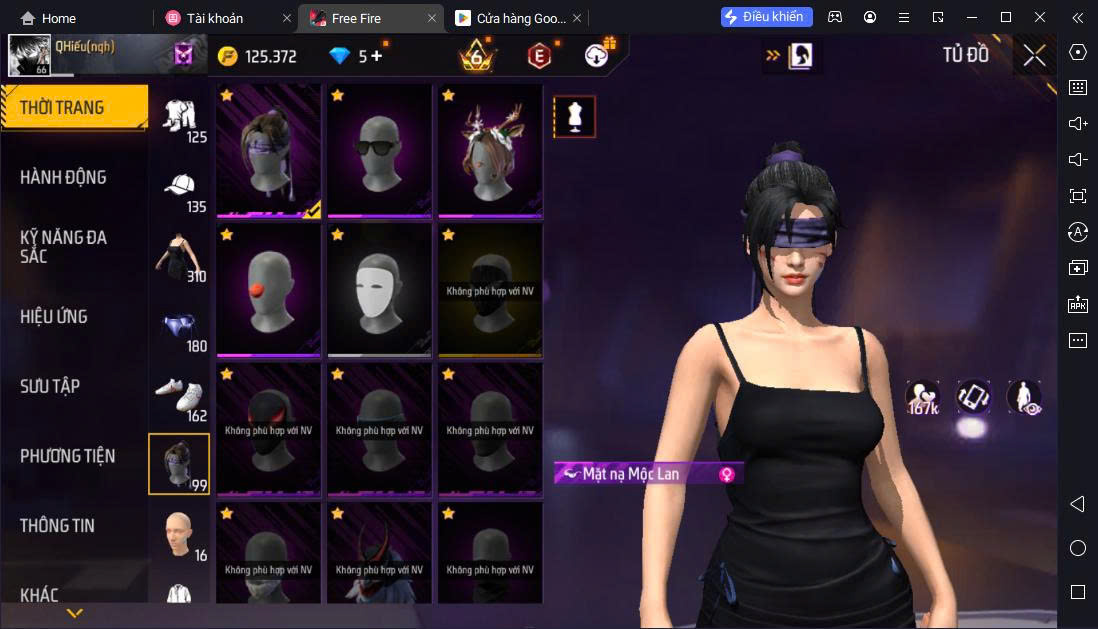
Task: Select the sunglasses mask item
Action: point(379,150)
